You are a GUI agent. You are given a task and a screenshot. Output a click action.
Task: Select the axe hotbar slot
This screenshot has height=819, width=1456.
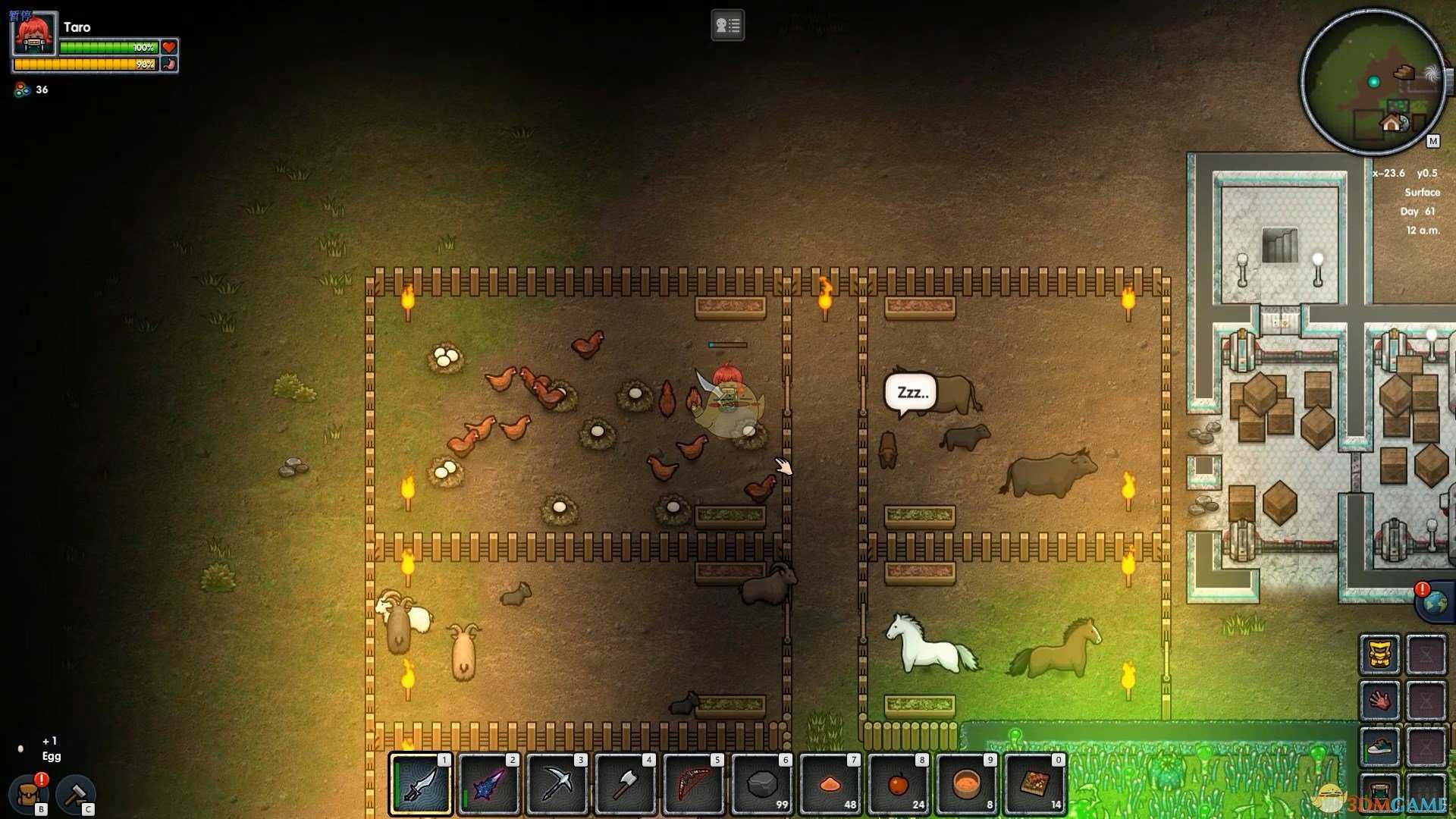[626, 784]
